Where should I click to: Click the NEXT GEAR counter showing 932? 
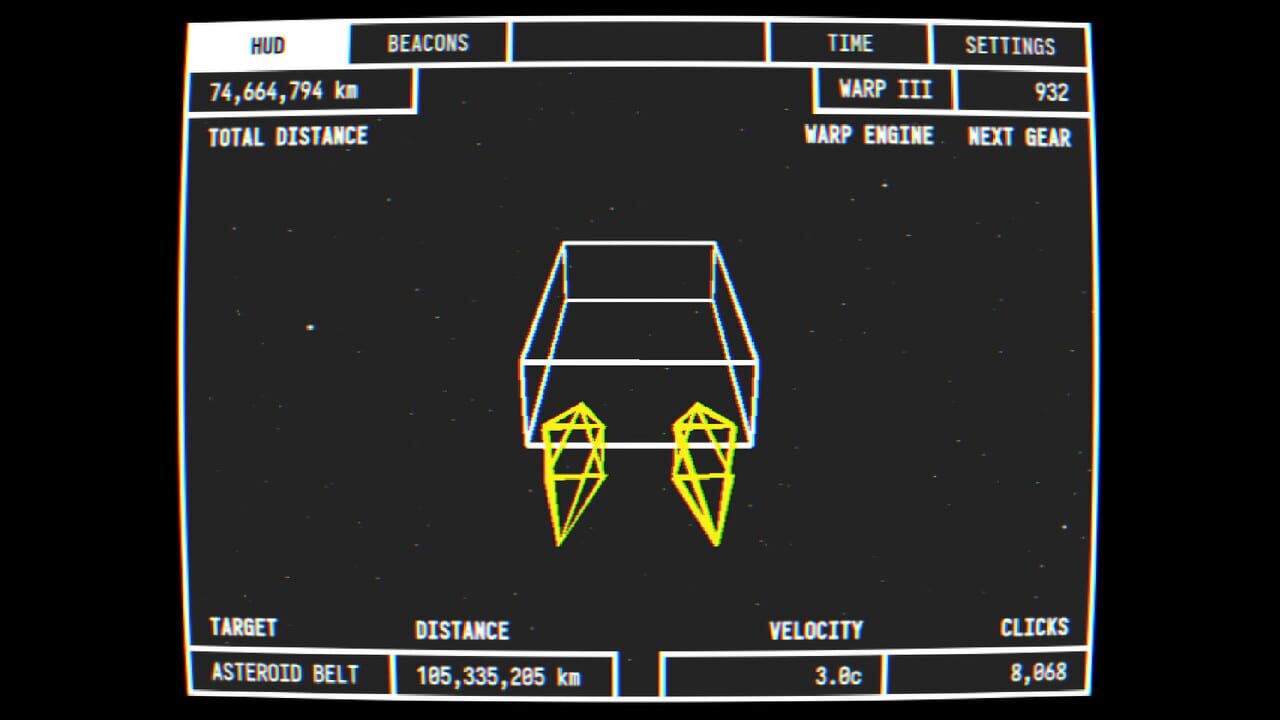[1024, 90]
